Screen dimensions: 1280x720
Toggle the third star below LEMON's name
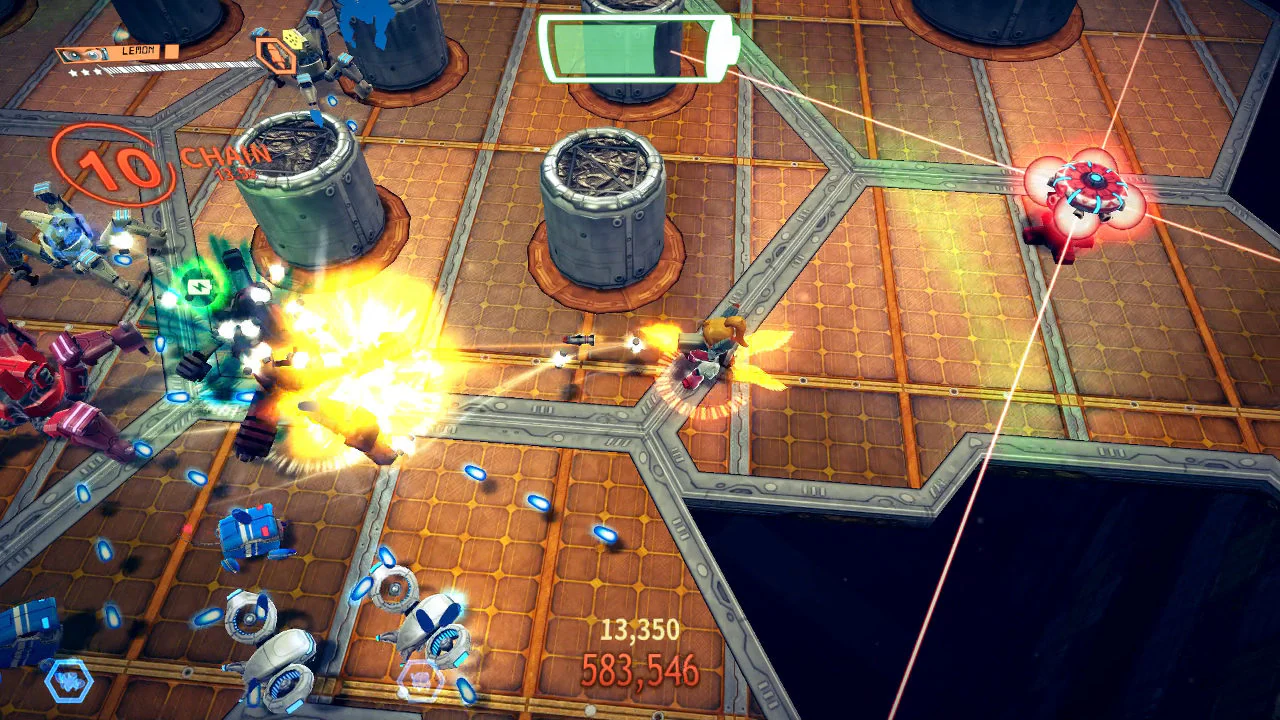(x=97, y=70)
